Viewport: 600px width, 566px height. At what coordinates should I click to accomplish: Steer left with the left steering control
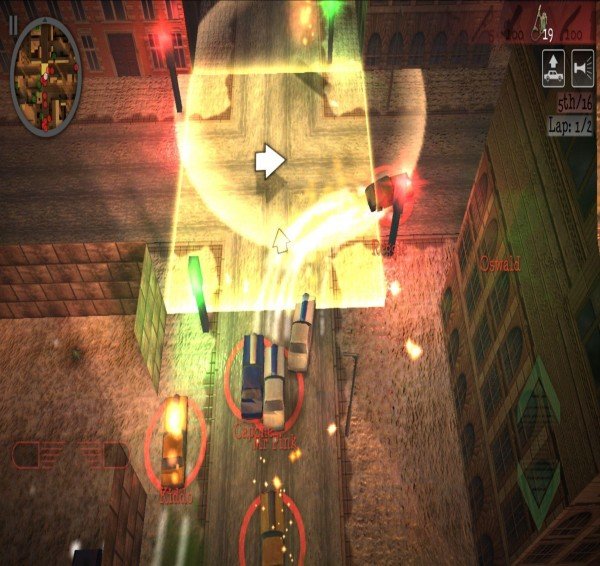(36, 455)
